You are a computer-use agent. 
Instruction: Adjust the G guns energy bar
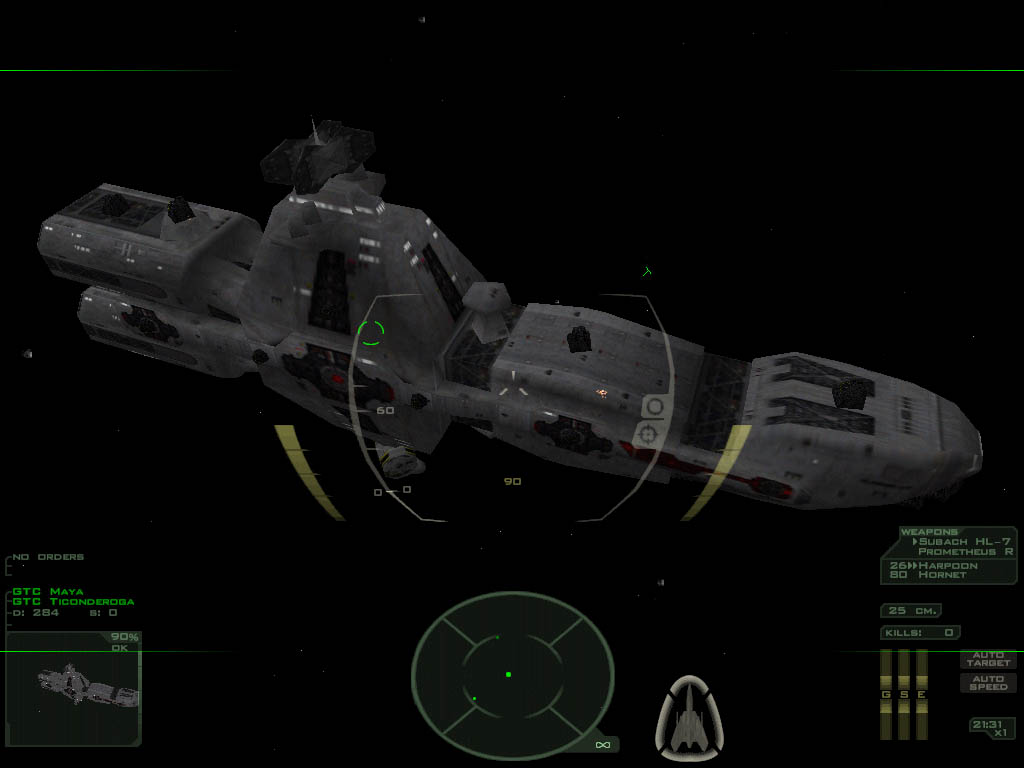pyautogui.click(x=885, y=694)
